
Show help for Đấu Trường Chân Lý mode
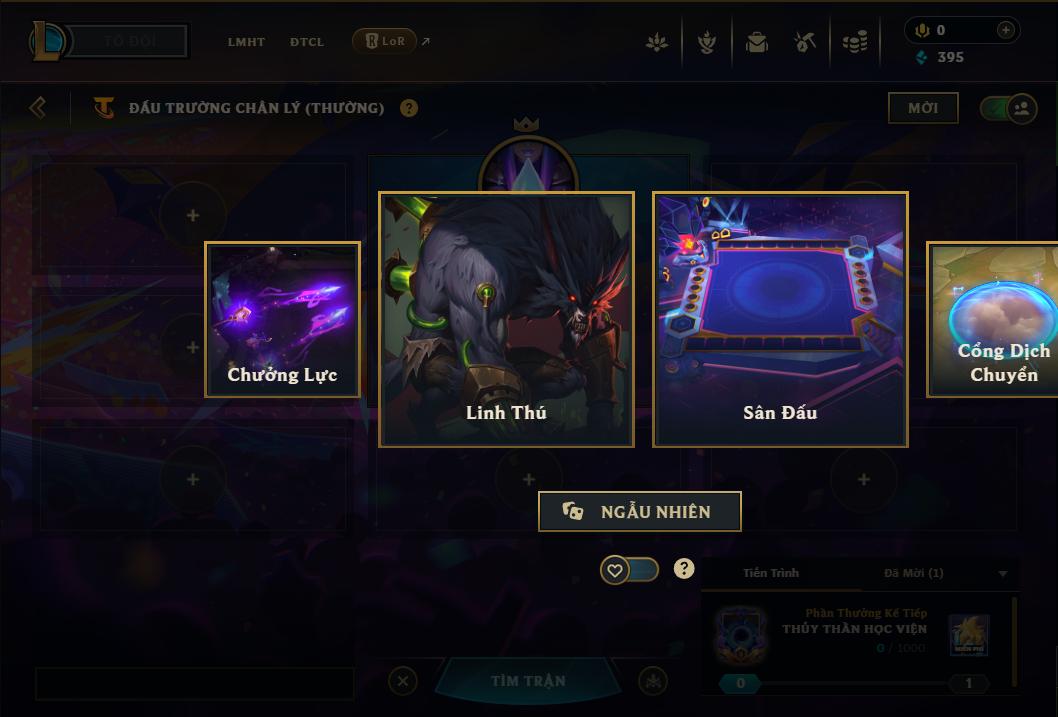409,108
